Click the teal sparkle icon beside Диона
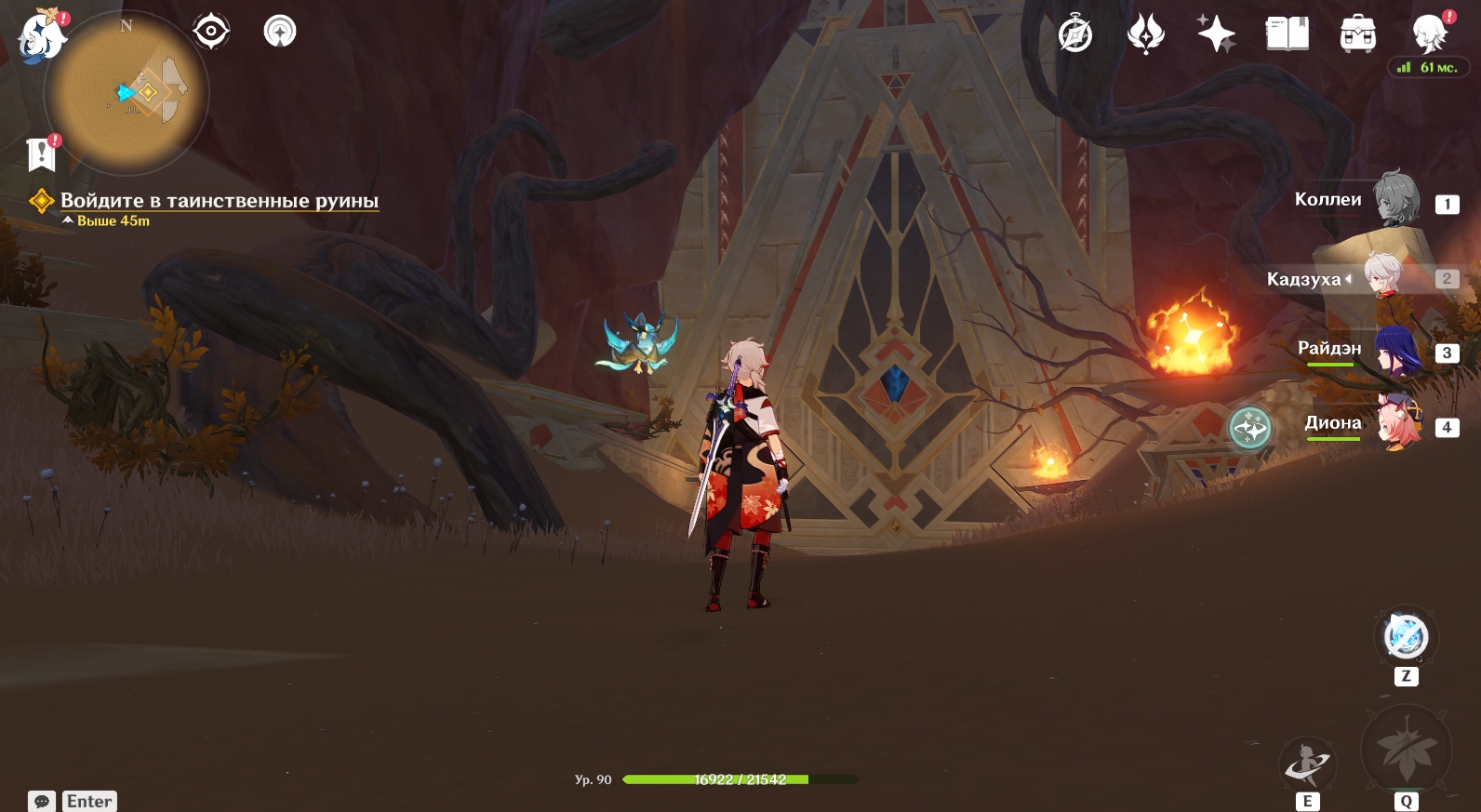Image resolution: width=1481 pixels, height=812 pixels. [1249, 429]
